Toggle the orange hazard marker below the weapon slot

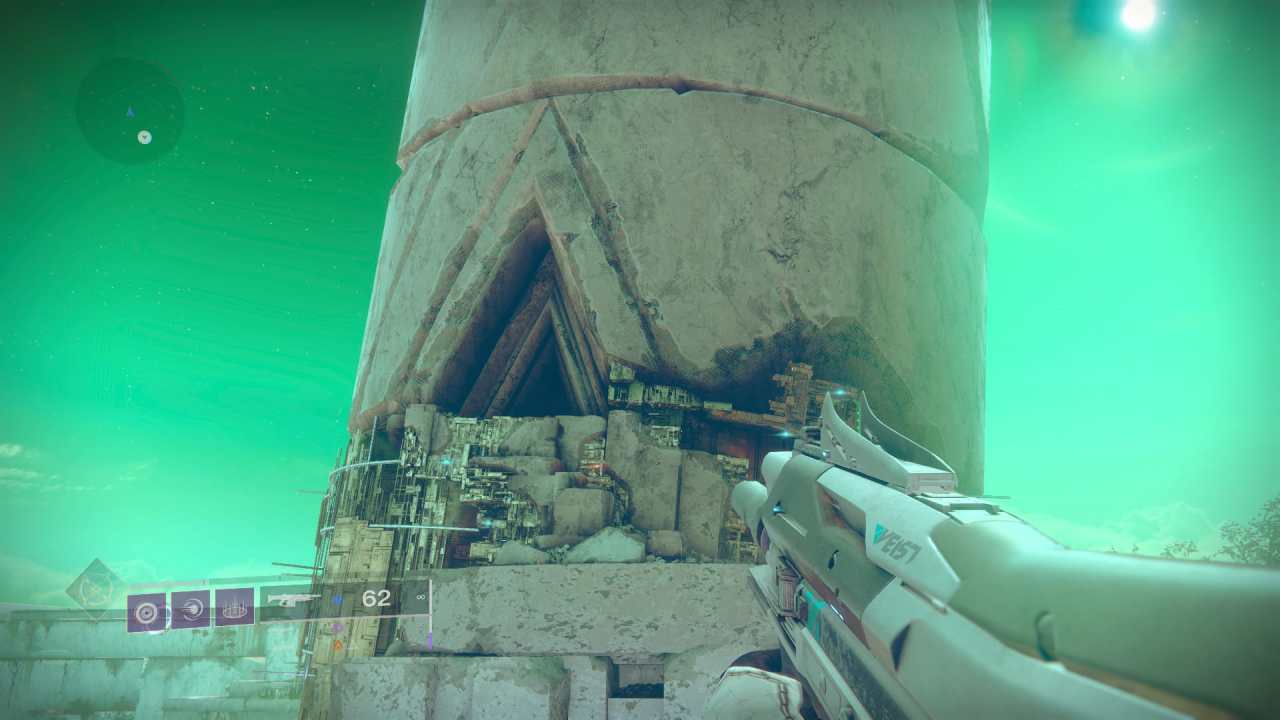(x=337, y=644)
